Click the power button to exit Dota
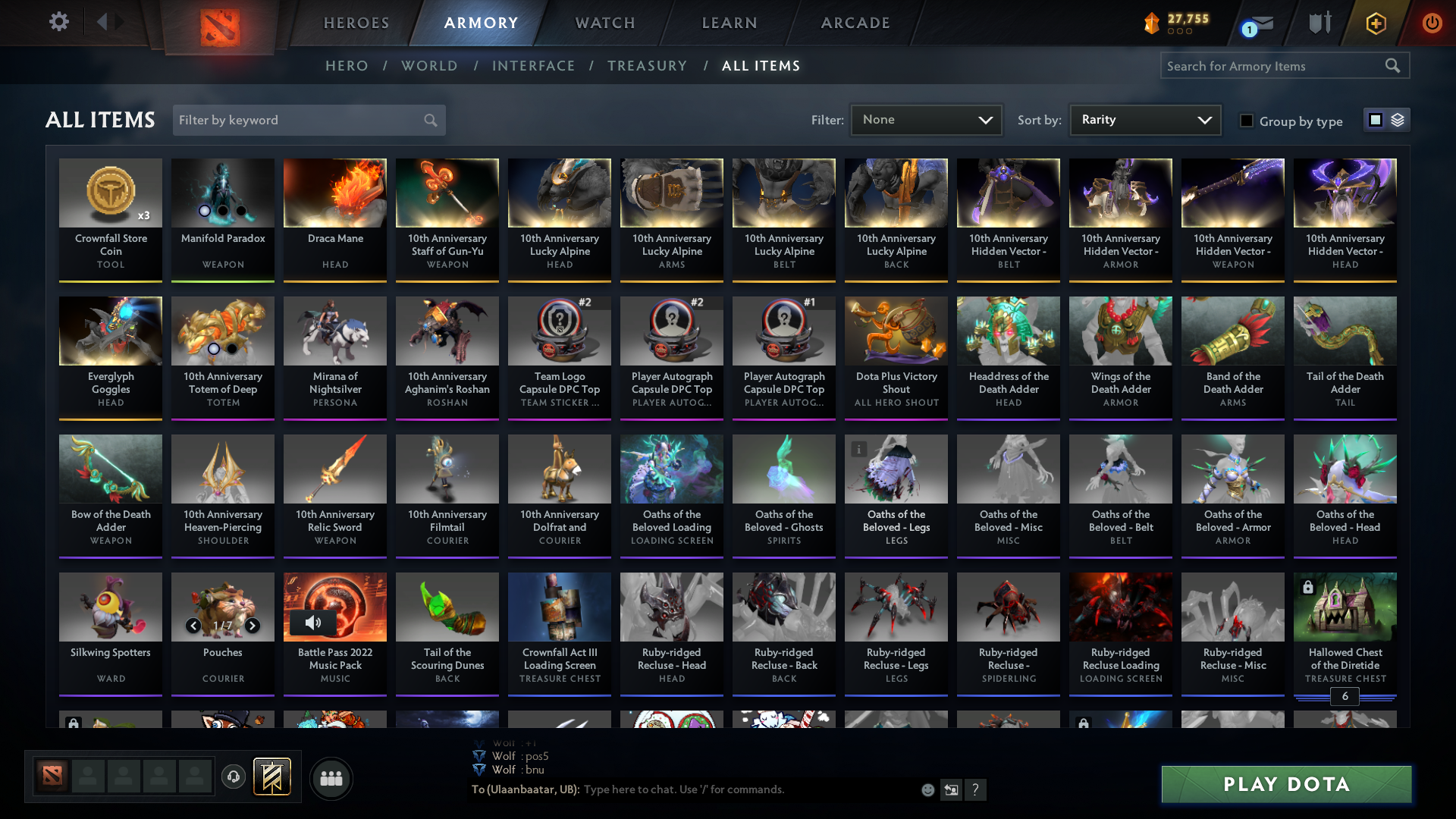This screenshot has height=819, width=1456. [1432, 23]
